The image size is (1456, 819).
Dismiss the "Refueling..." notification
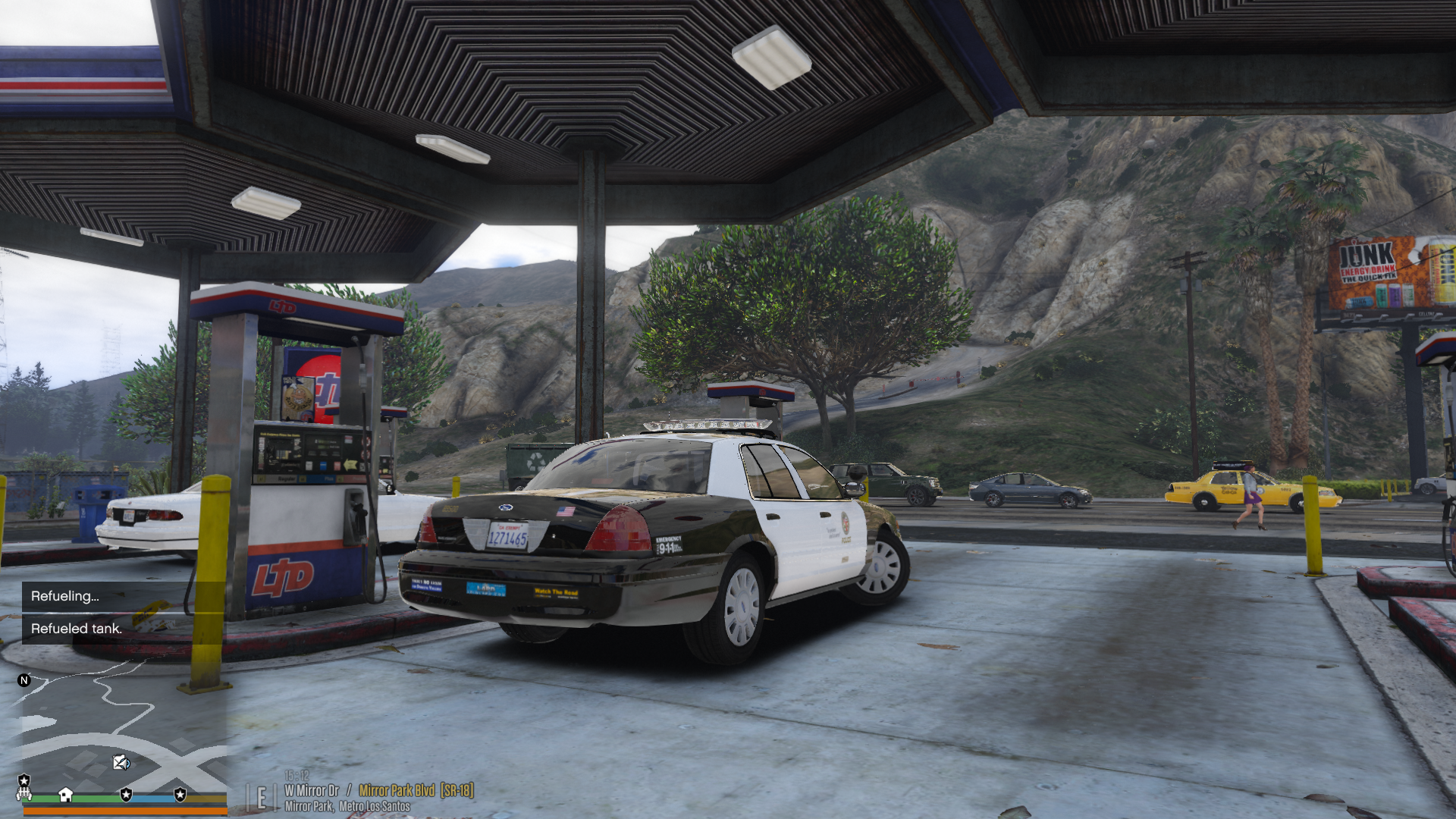[x=106, y=596]
